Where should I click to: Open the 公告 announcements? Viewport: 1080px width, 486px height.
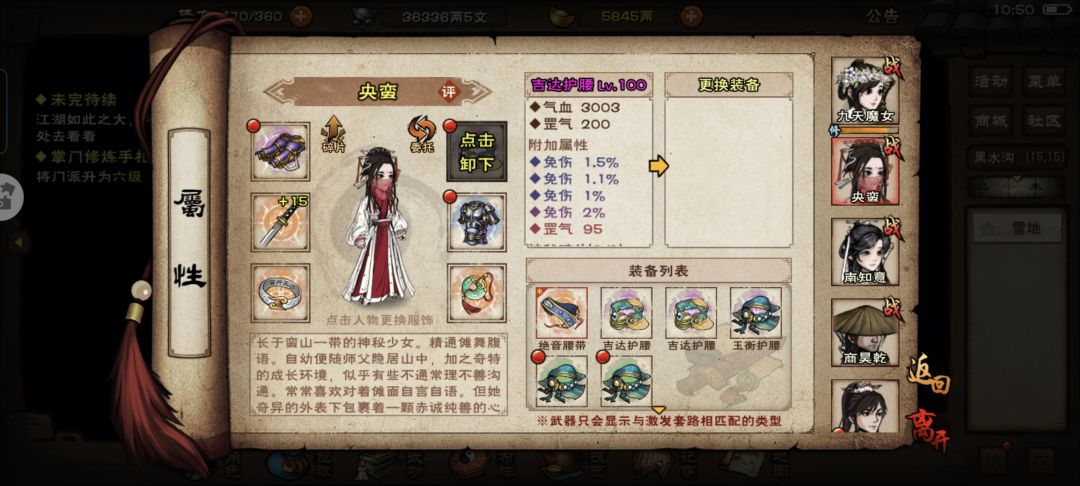881,16
